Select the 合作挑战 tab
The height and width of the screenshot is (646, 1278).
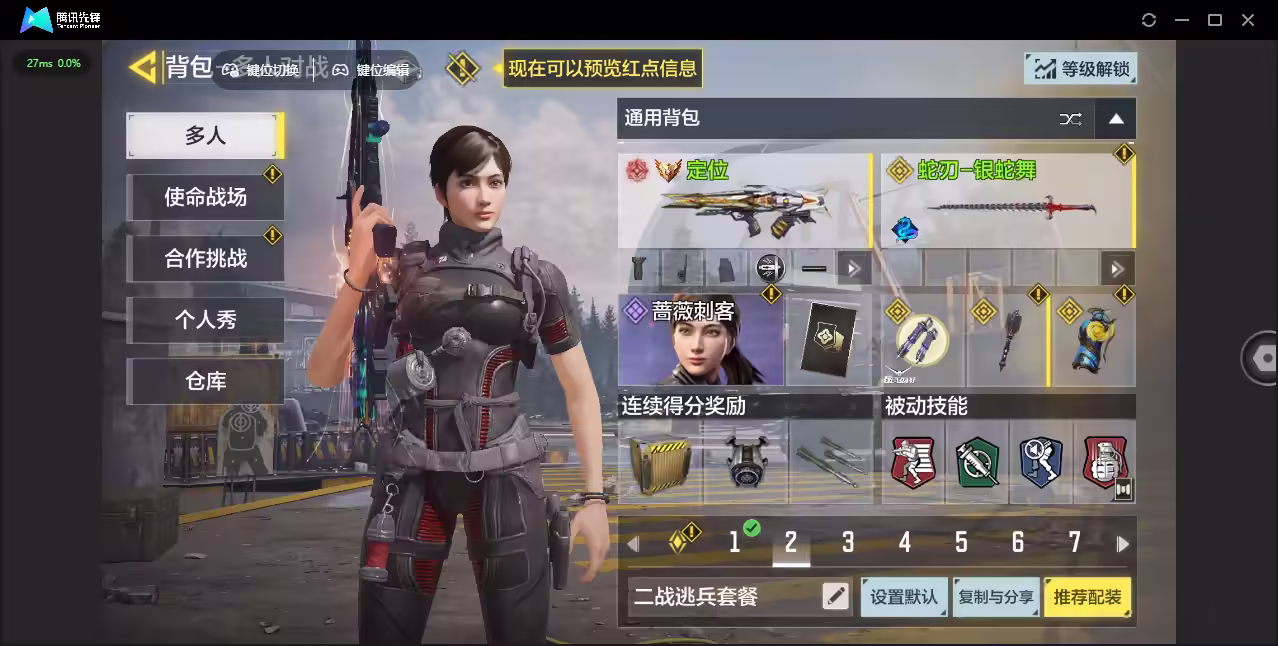205,258
